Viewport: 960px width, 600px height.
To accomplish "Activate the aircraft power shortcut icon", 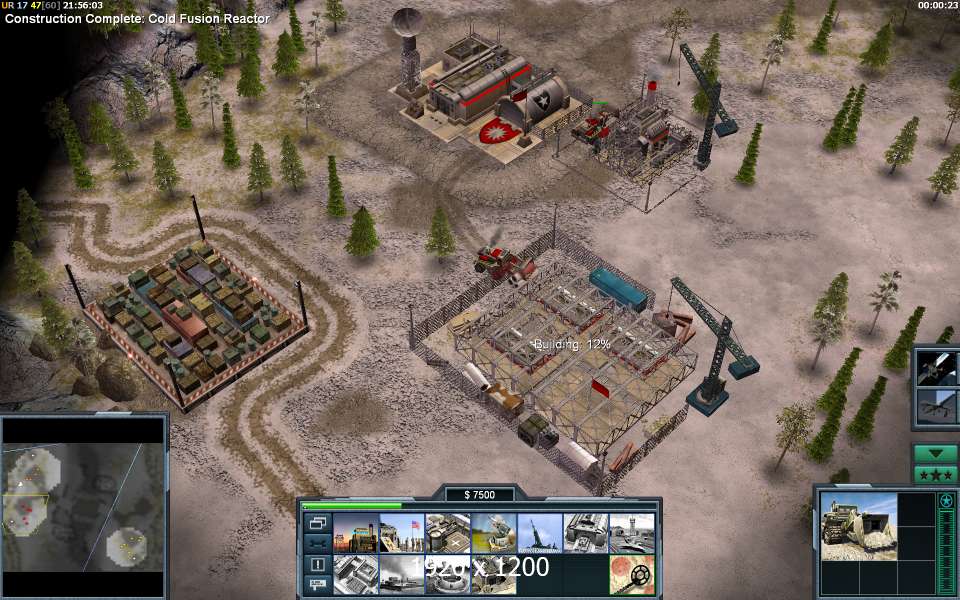I will (x=937, y=405).
